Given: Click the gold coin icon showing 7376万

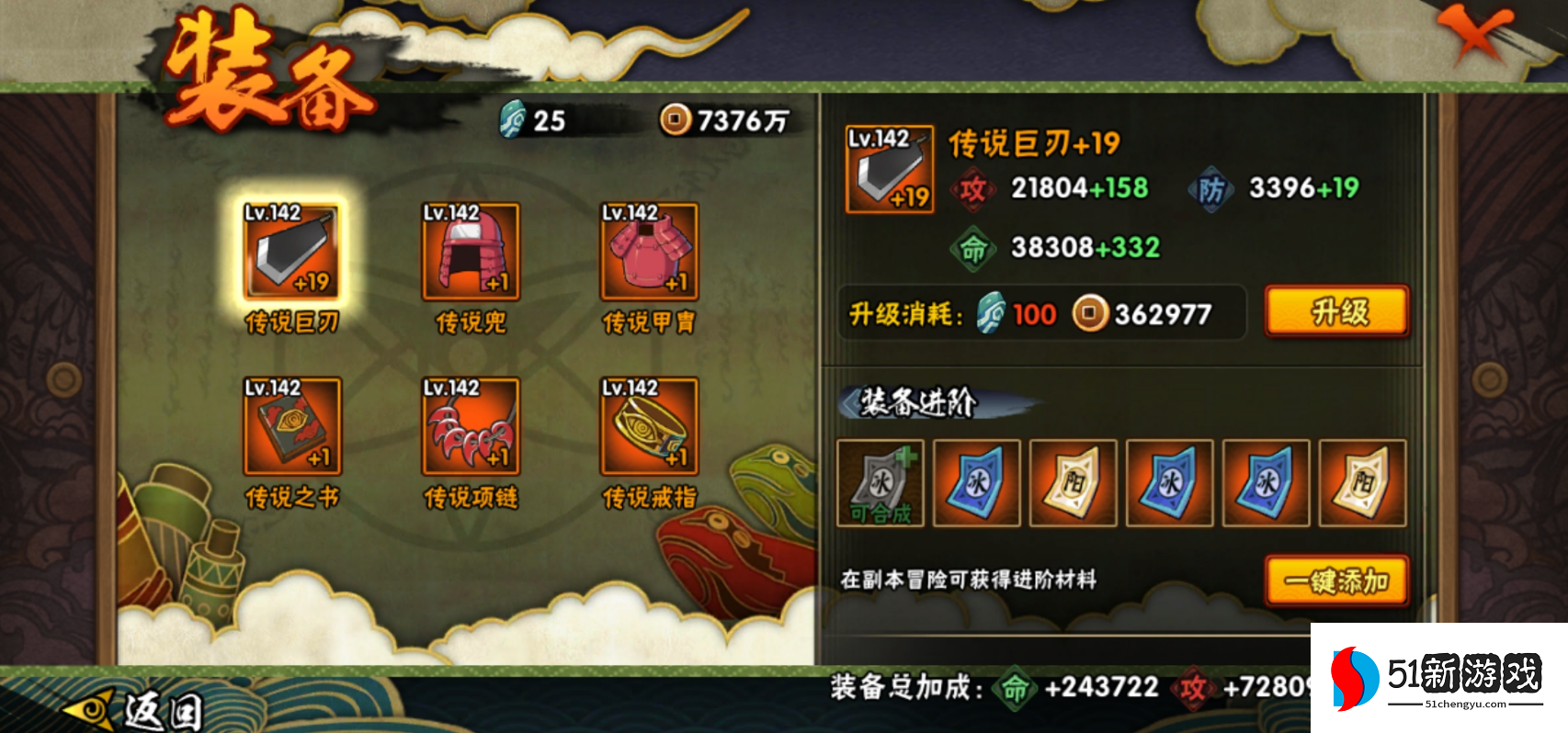Looking at the screenshot, I should [x=678, y=119].
